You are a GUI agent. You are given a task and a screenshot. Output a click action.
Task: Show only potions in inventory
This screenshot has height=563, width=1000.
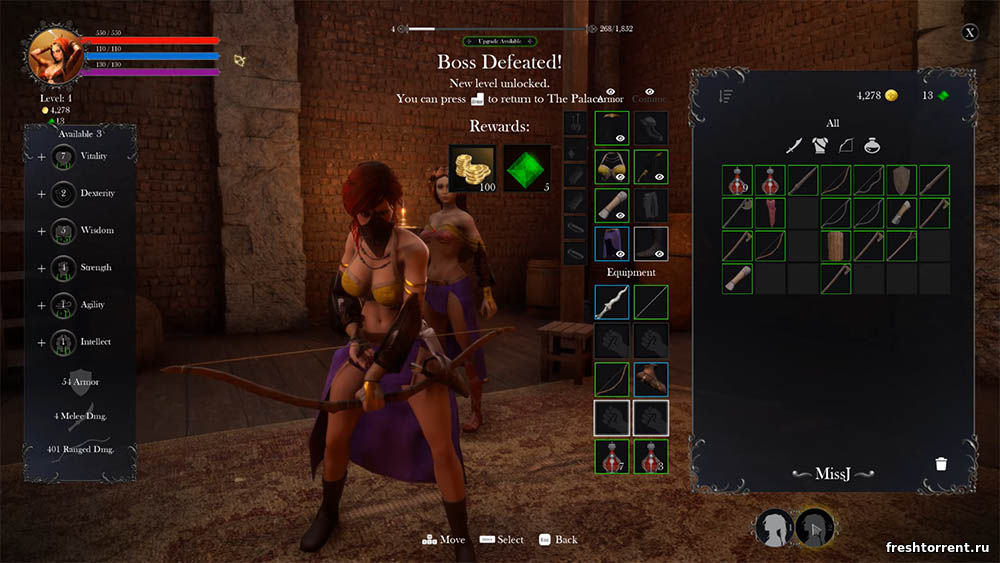click(x=872, y=146)
